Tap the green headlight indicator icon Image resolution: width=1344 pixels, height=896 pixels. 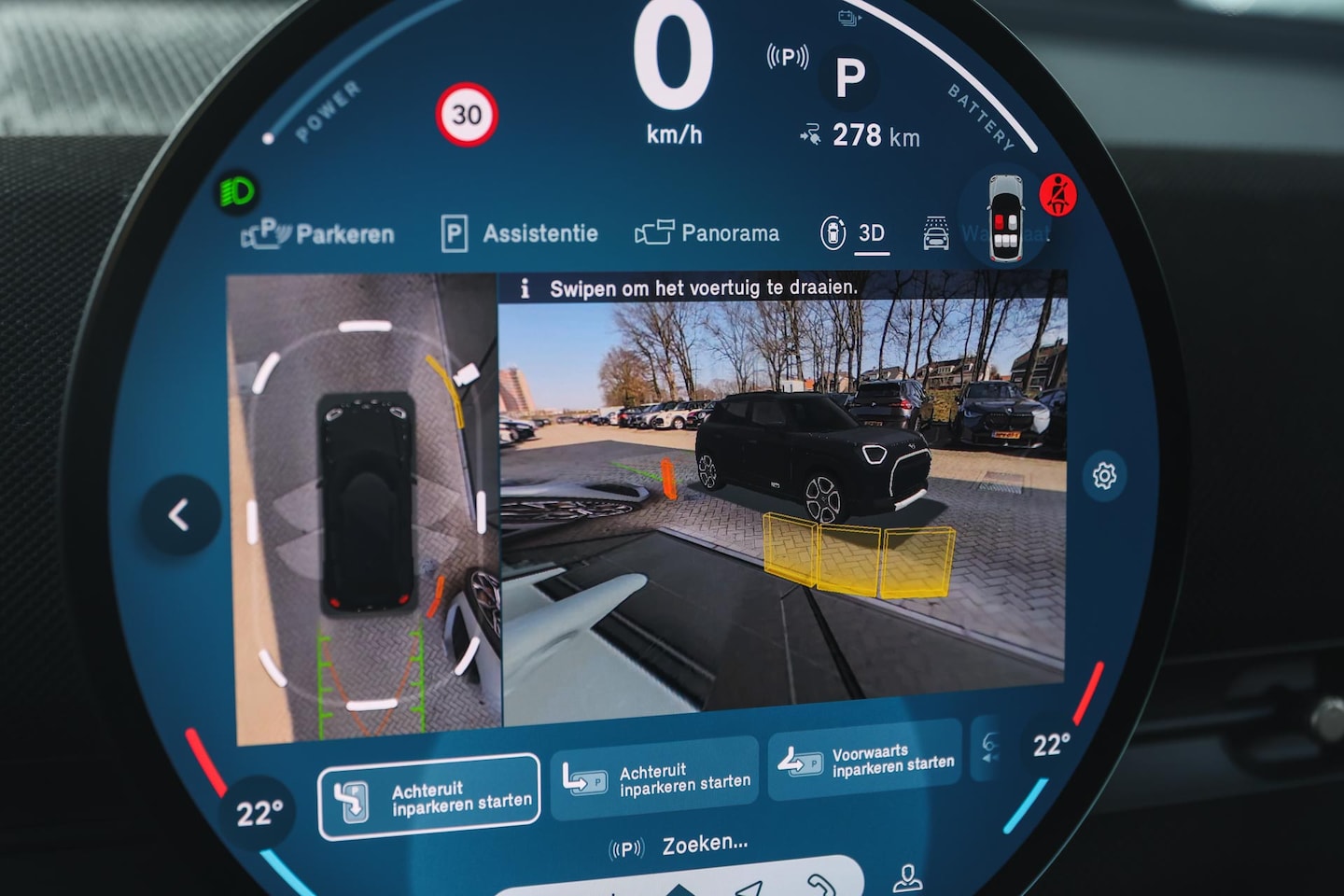pos(237,193)
